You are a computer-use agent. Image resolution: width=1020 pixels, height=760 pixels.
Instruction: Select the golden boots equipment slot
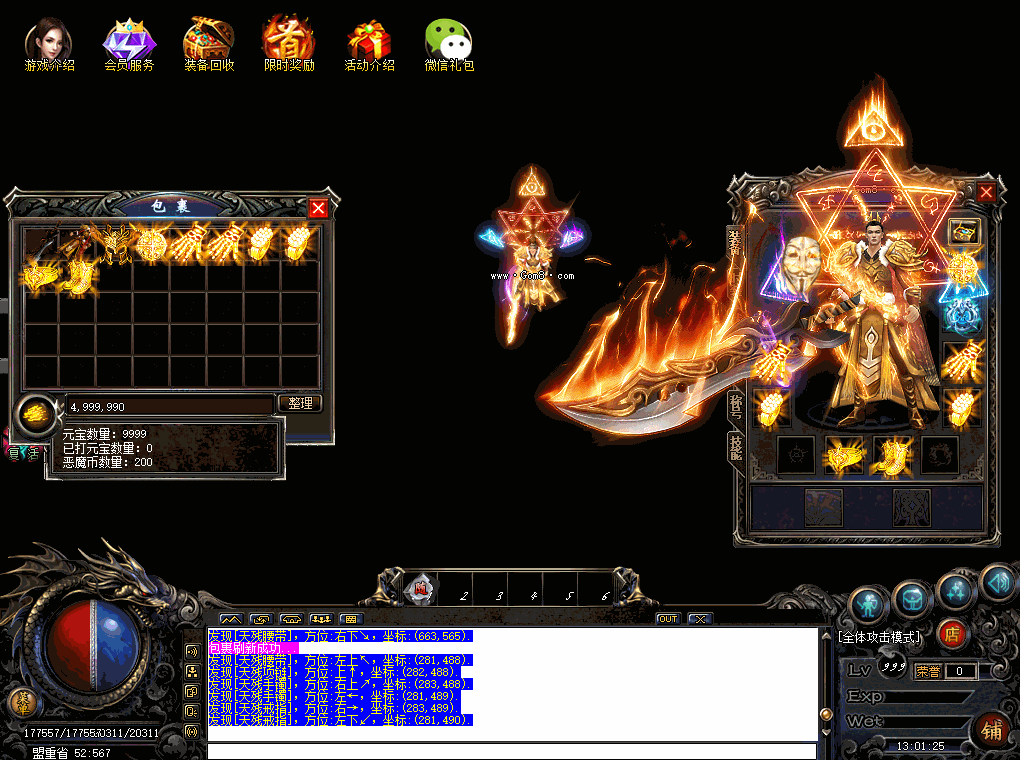890,456
